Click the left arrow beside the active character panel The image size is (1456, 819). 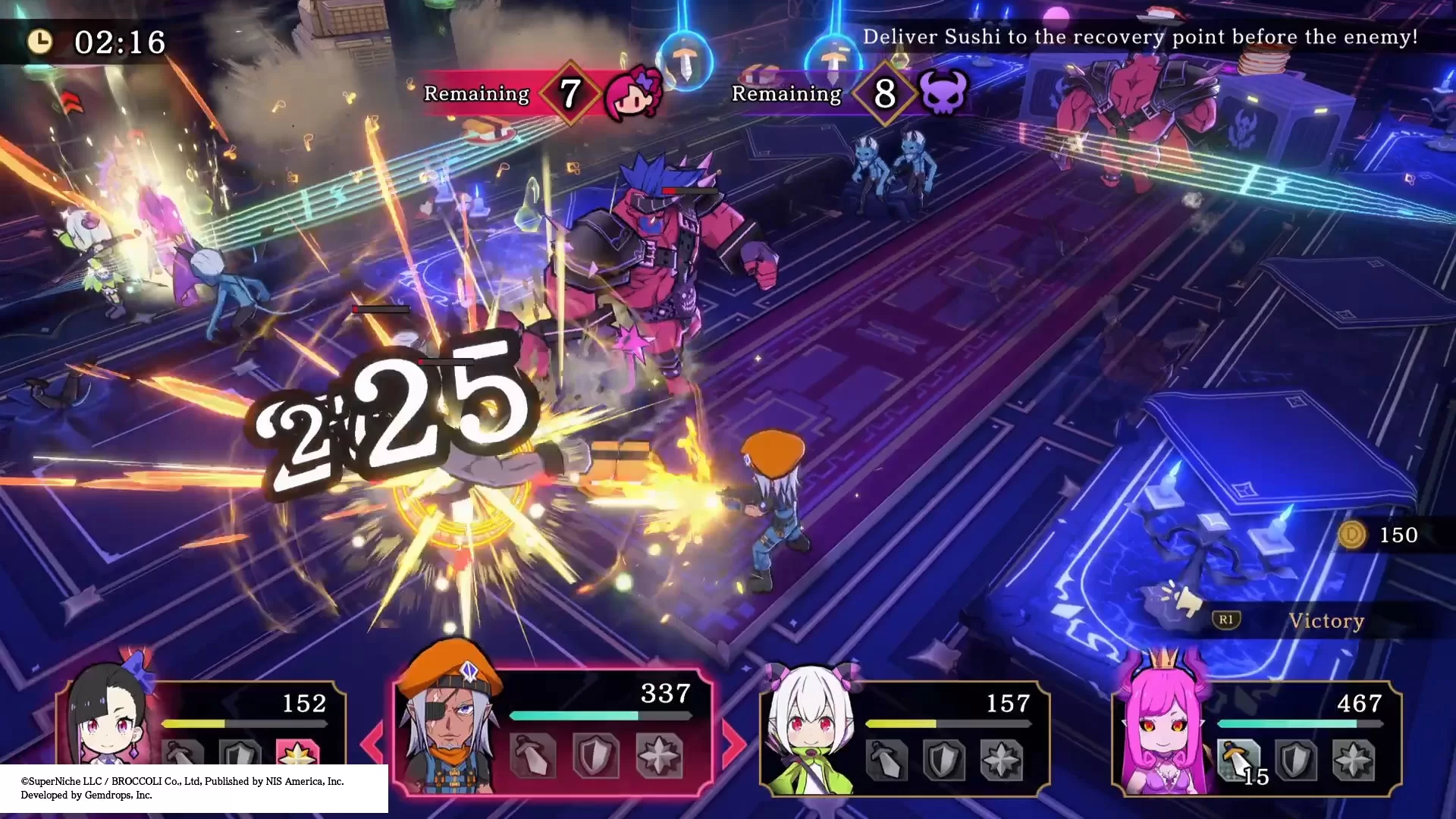click(373, 742)
